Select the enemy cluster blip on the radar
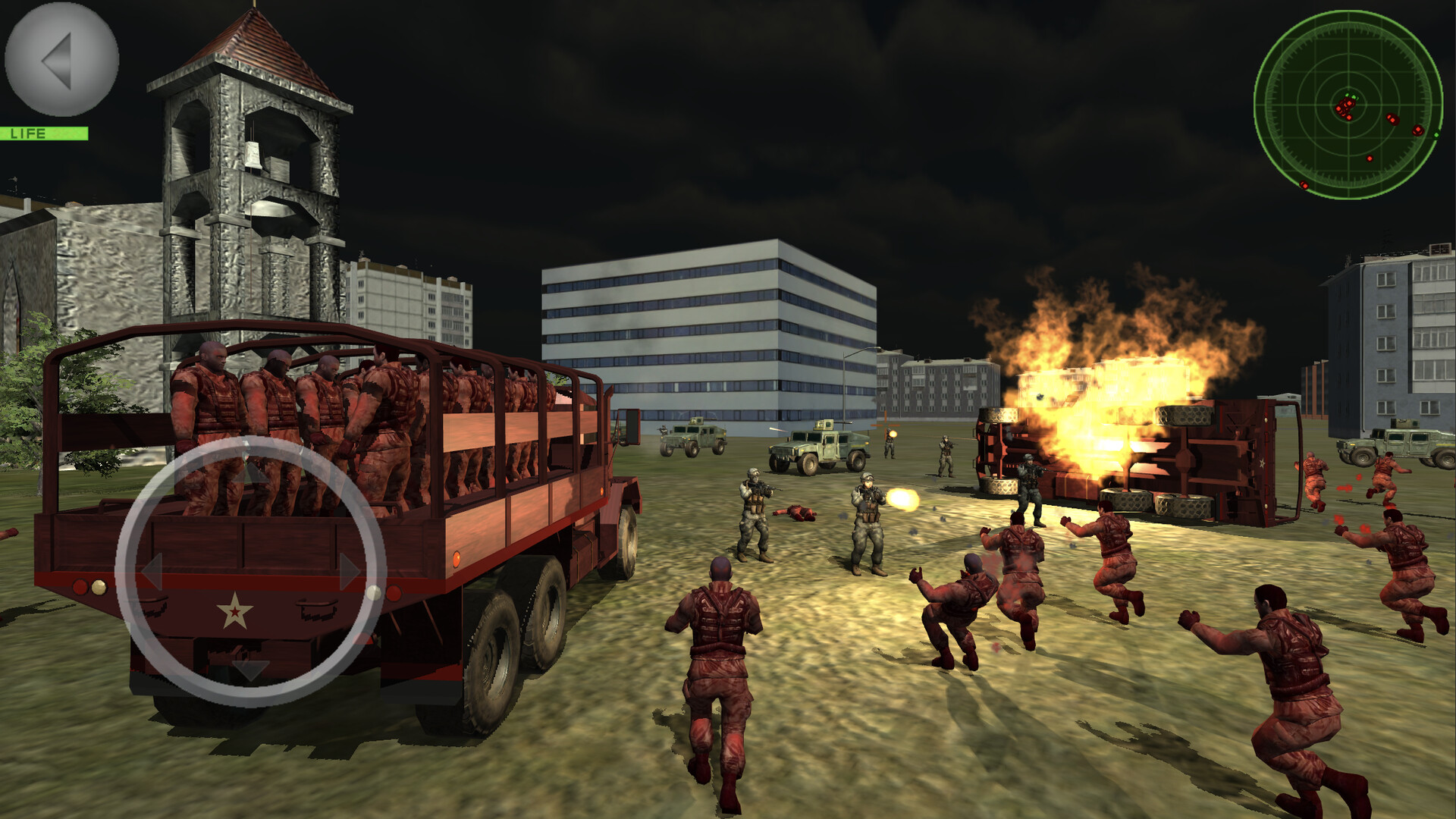 coord(1346,108)
